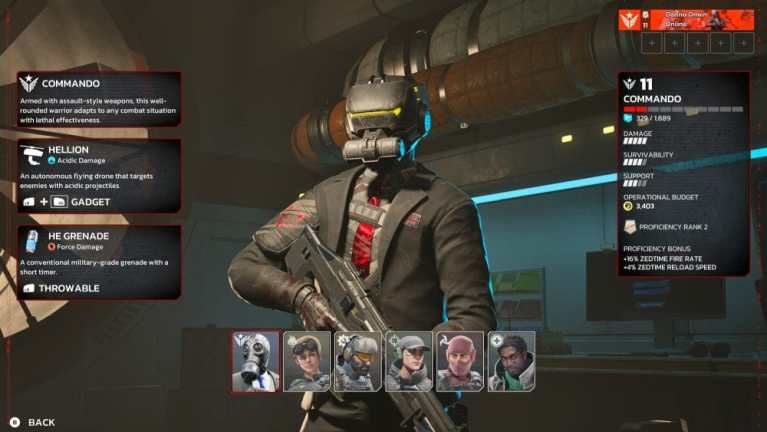Viewport: 767px width, 432px height.
Task: Pick the character in the grey baseball cap
Action: click(409, 361)
